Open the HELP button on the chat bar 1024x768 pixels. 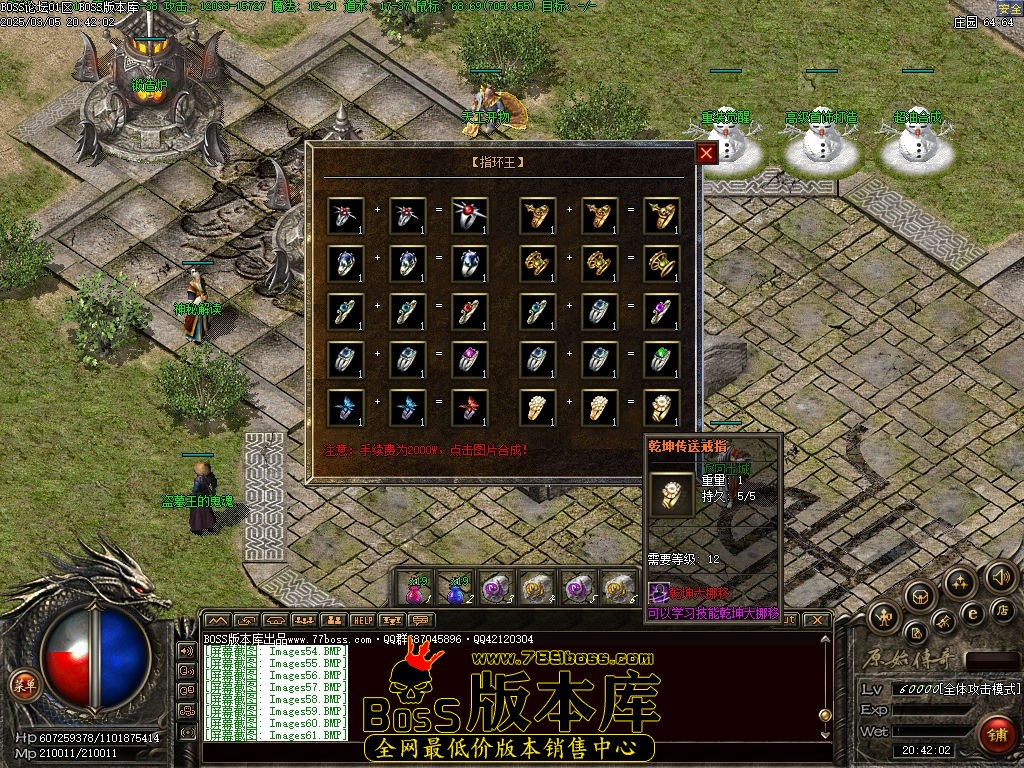point(362,620)
